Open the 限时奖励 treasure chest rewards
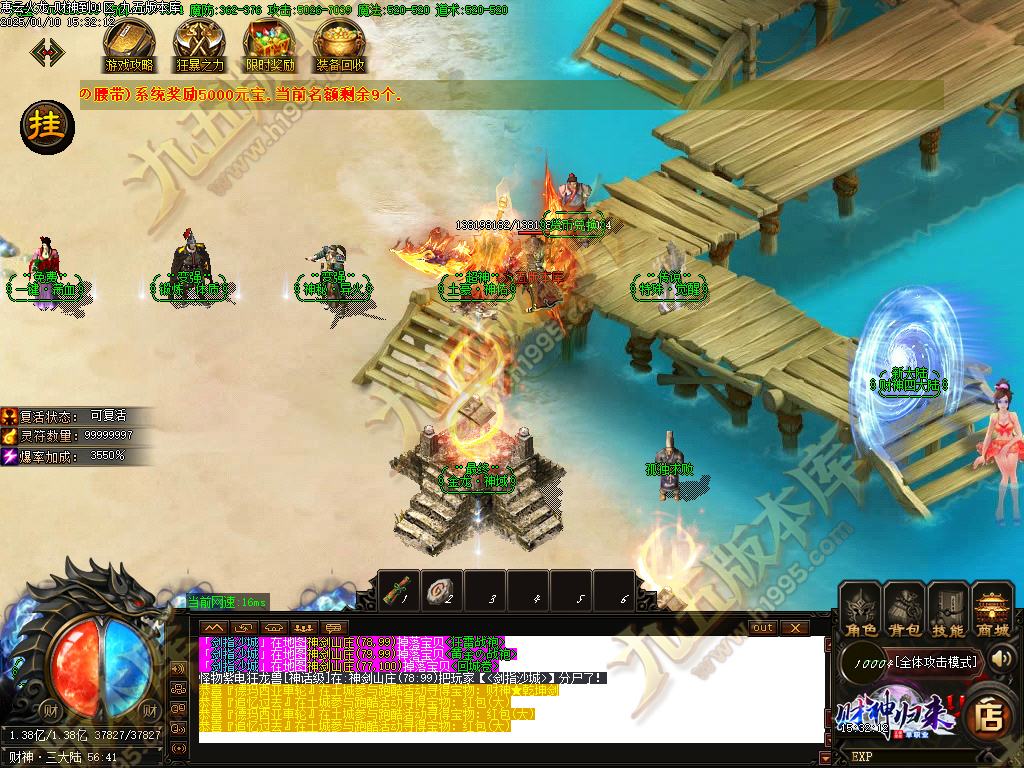 (270, 44)
